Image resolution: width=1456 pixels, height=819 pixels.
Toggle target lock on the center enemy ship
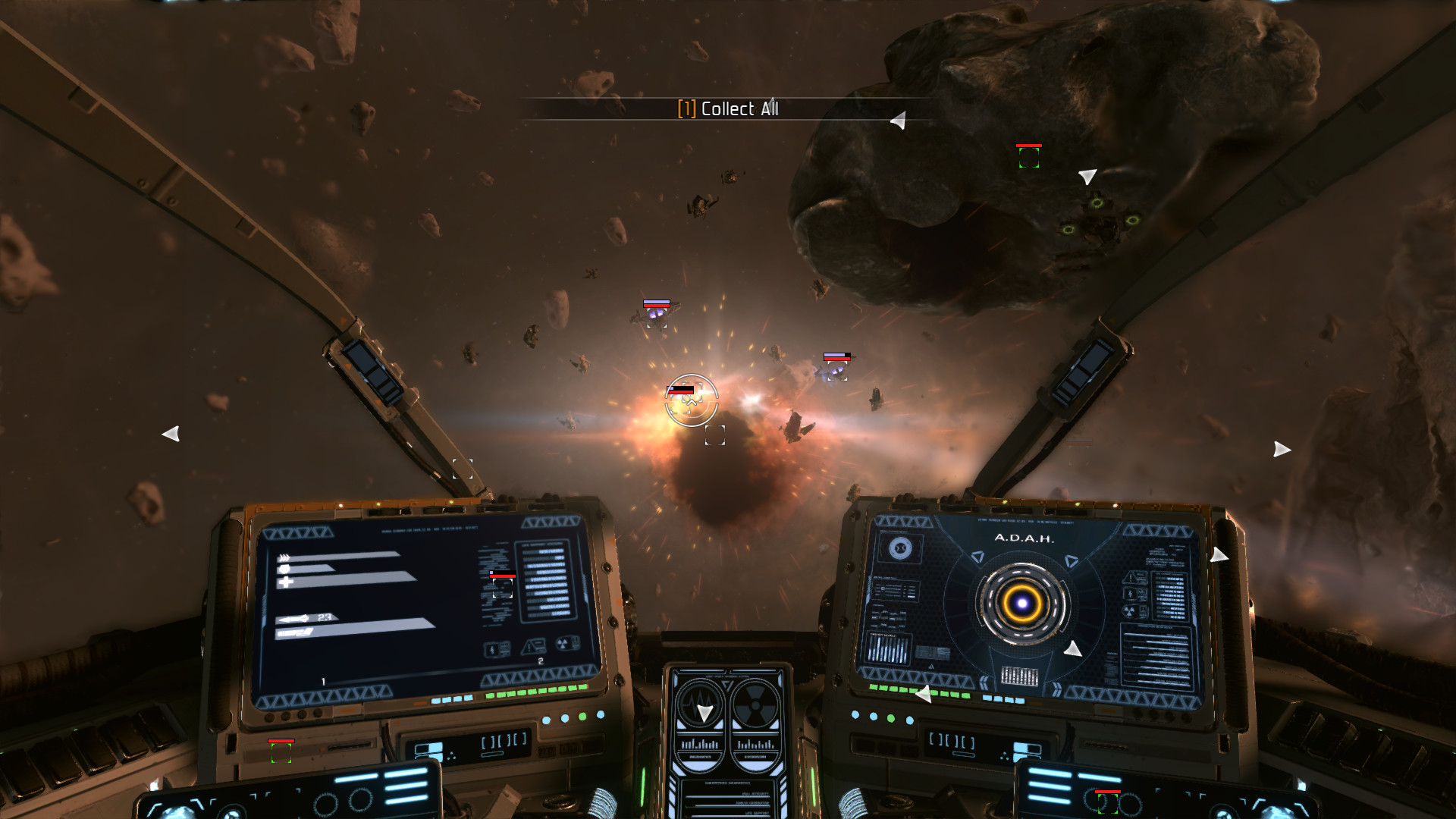tap(691, 400)
